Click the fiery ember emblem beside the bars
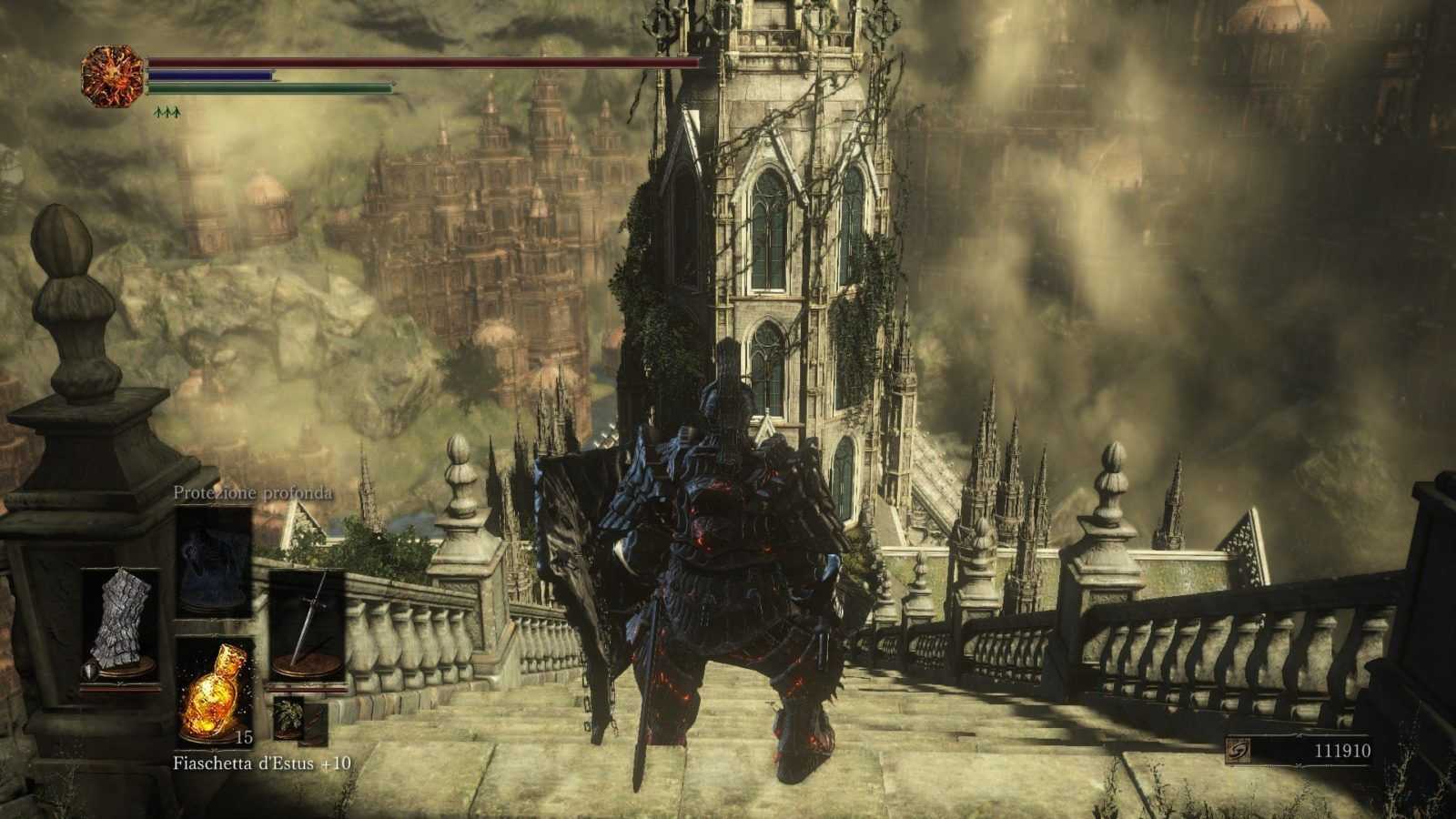The width and height of the screenshot is (1456, 819). point(113,76)
